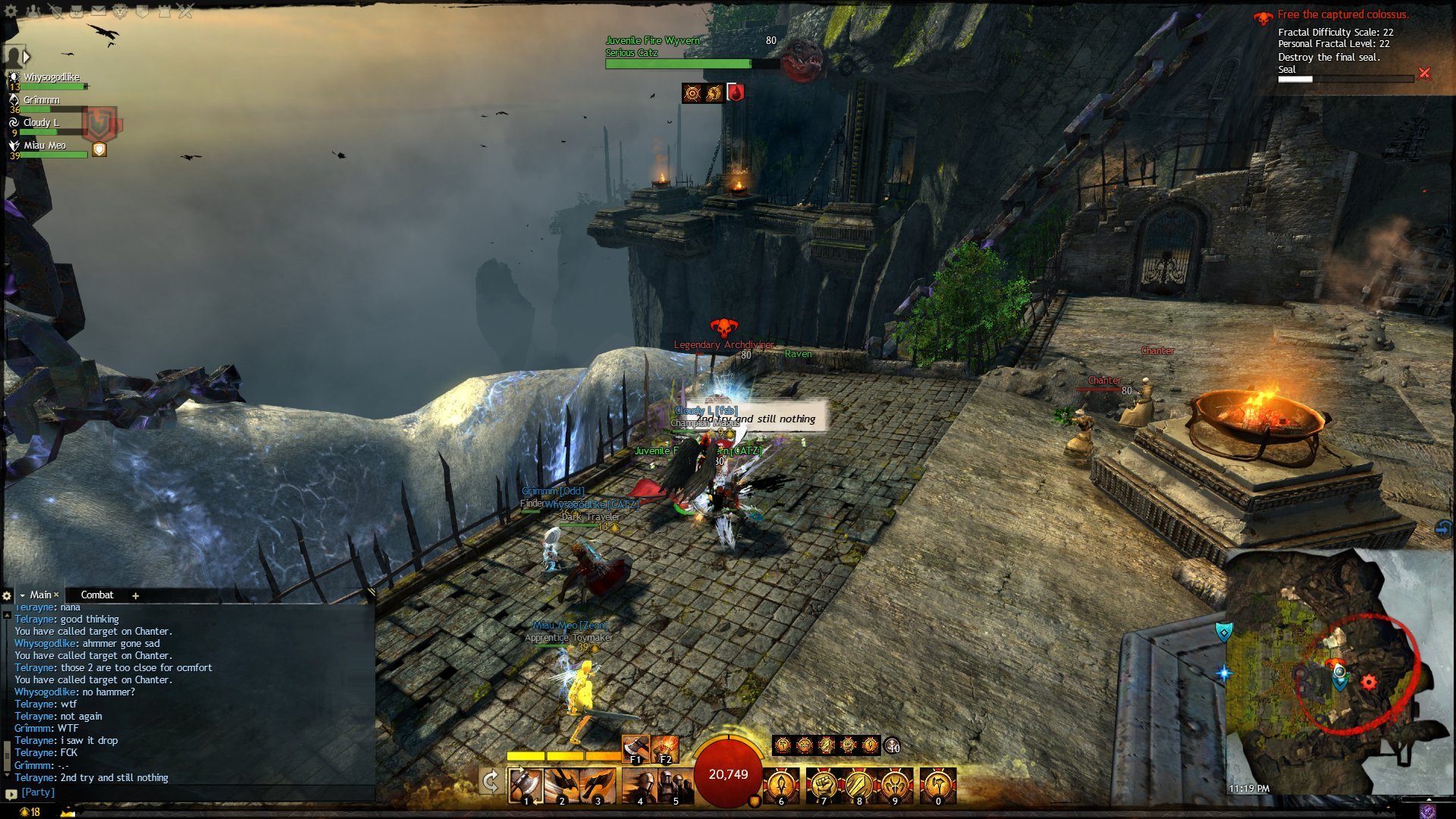The height and width of the screenshot is (819, 1456).
Task: Open the chat options gear
Action: click(x=7, y=596)
